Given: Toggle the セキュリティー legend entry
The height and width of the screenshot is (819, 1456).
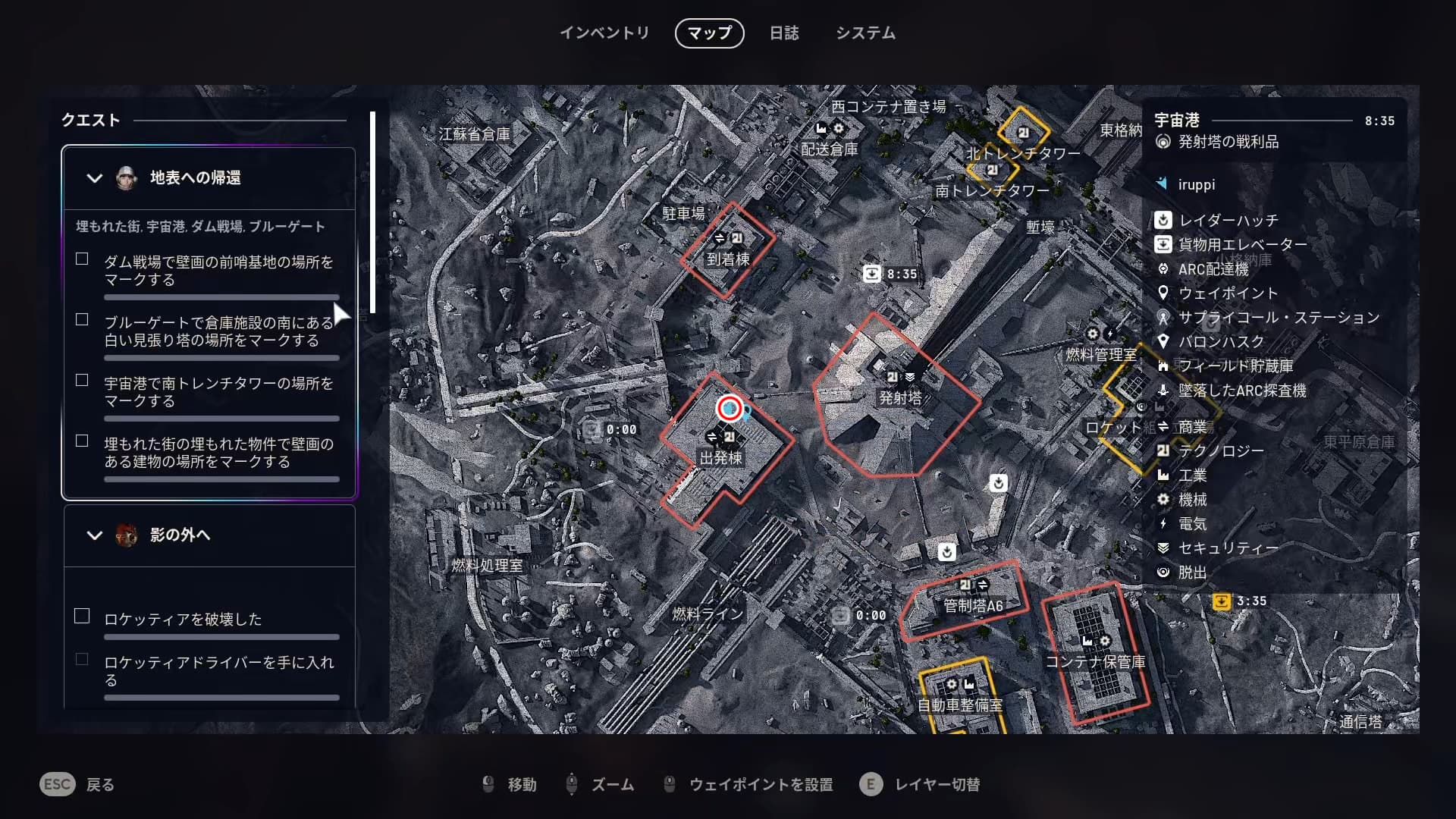Looking at the screenshot, I should coord(1228,548).
